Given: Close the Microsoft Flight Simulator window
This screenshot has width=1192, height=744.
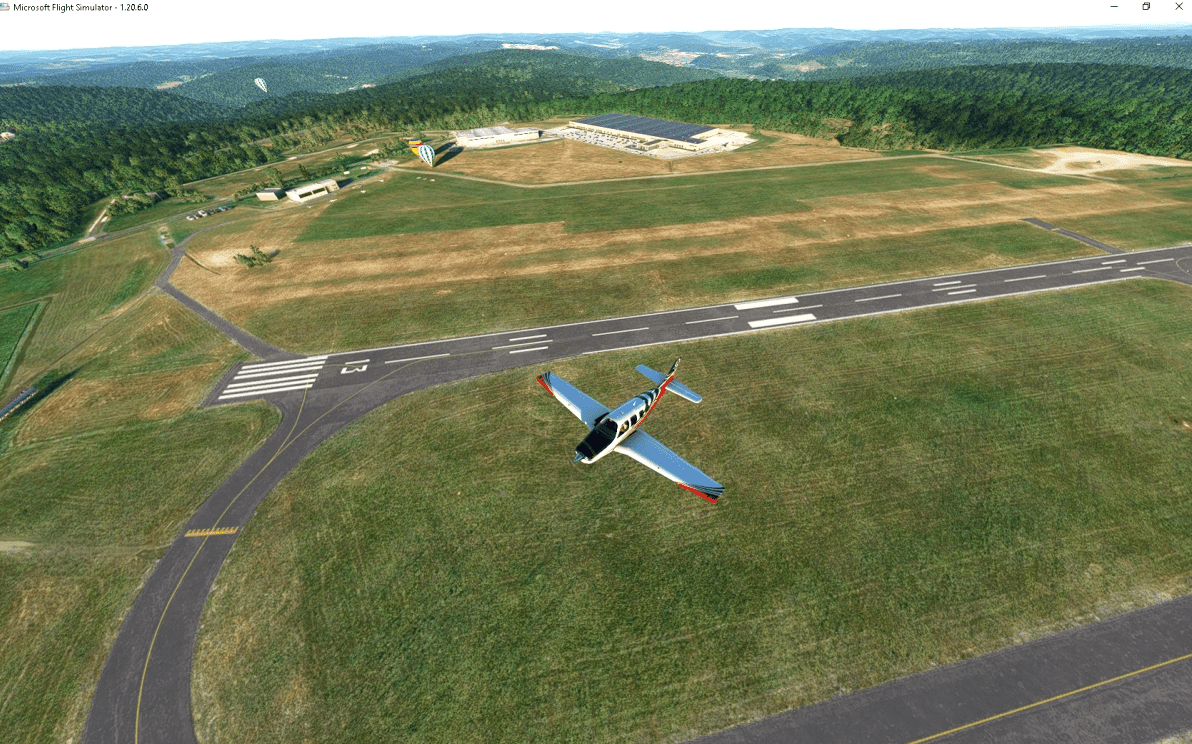Looking at the screenshot, I should pos(1177,7).
